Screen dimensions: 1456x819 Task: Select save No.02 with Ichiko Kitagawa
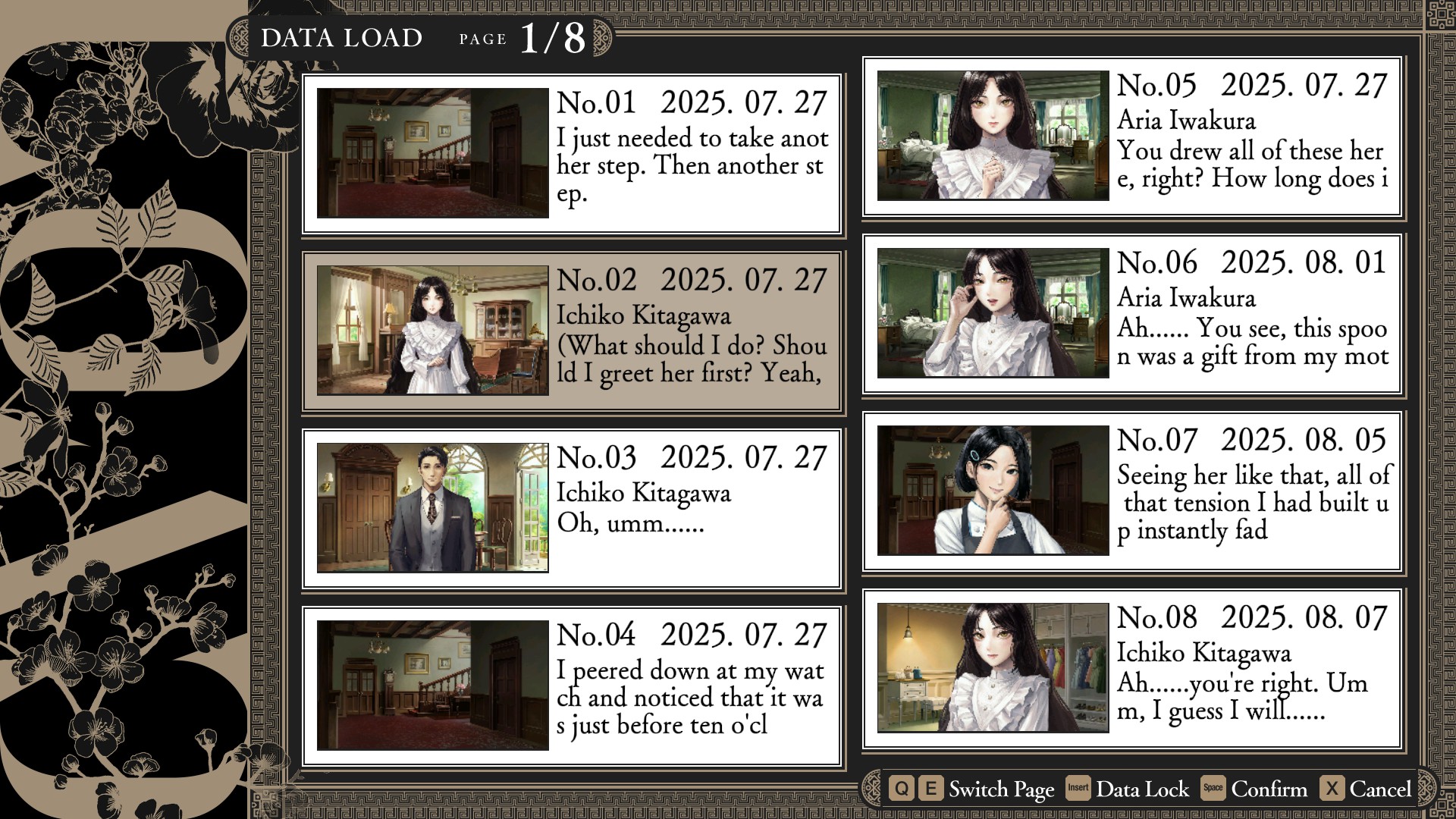[x=572, y=331]
